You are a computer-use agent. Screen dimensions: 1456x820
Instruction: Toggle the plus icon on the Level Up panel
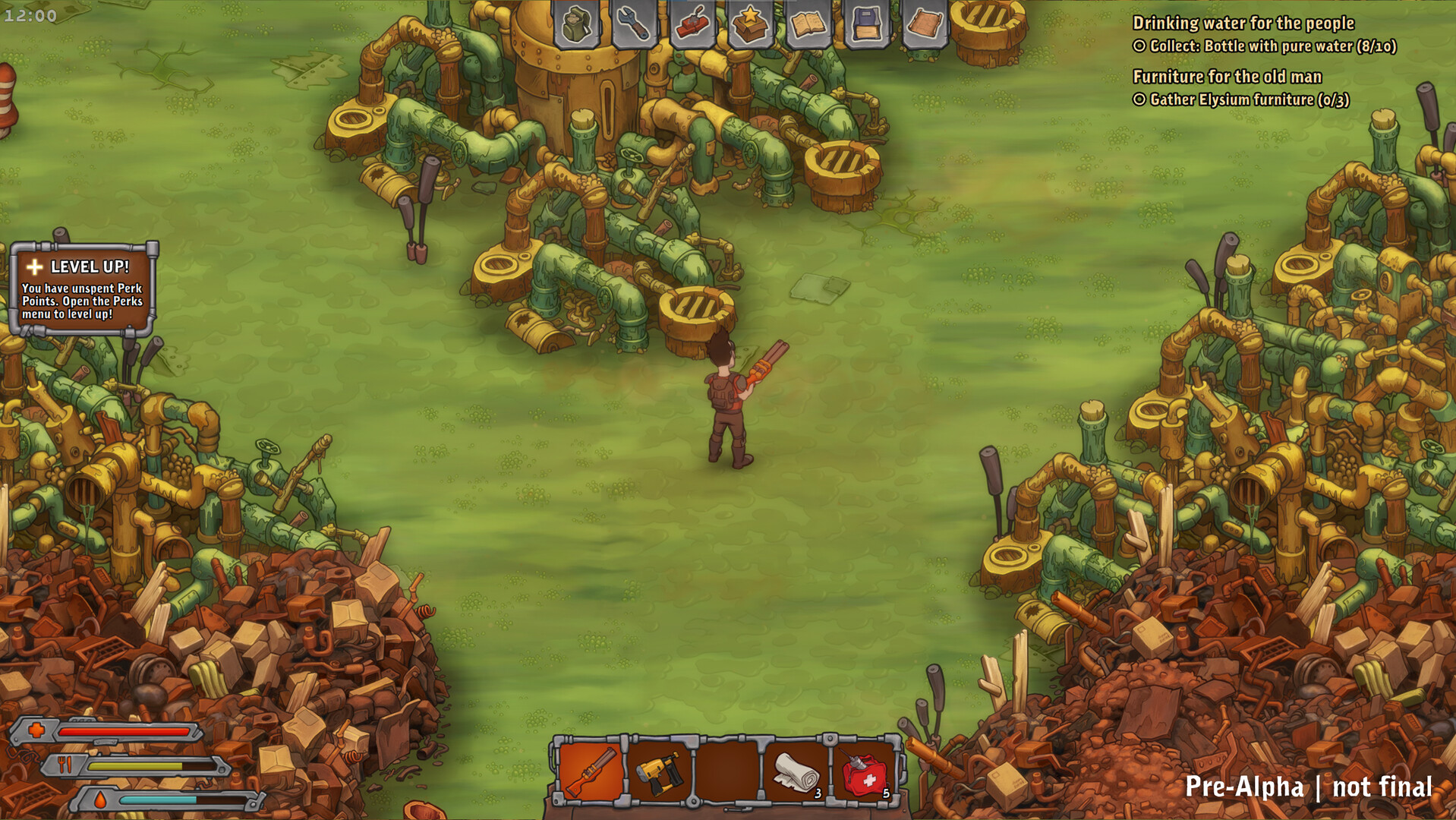pos(33,266)
